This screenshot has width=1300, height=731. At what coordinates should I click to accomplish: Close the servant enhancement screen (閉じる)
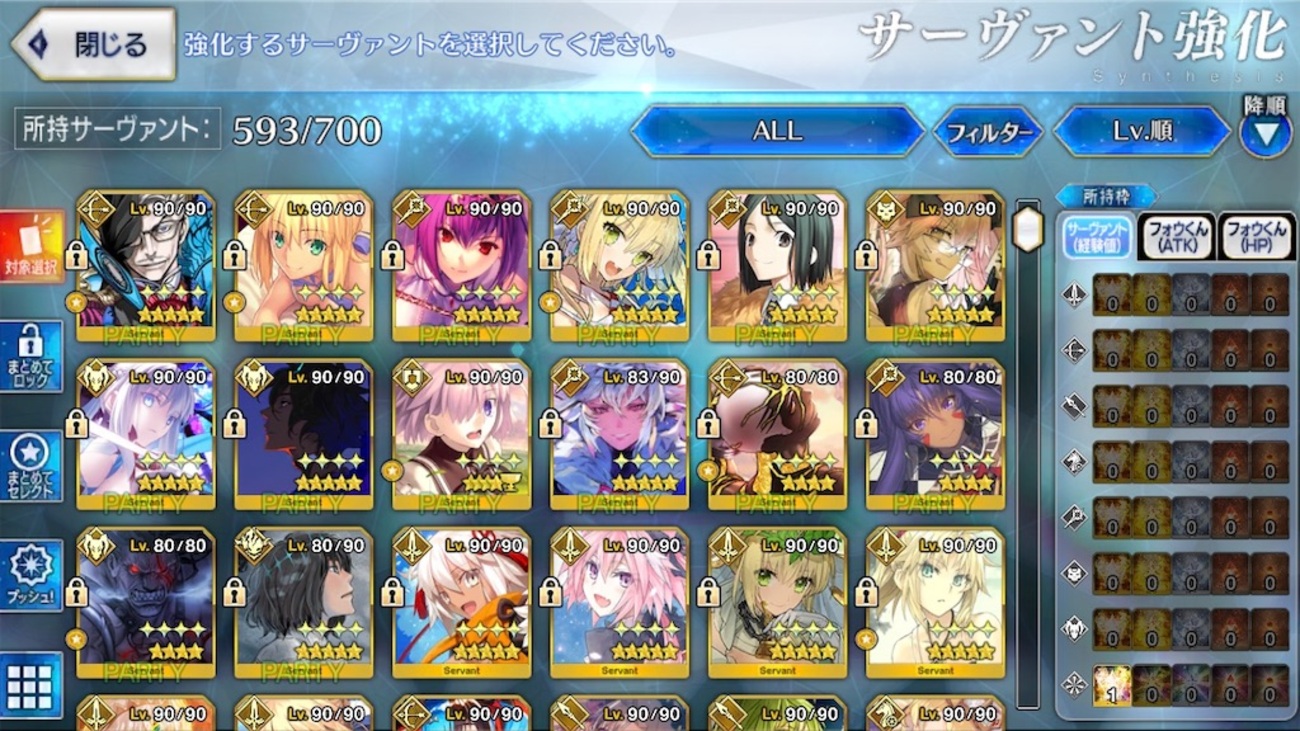coord(94,44)
